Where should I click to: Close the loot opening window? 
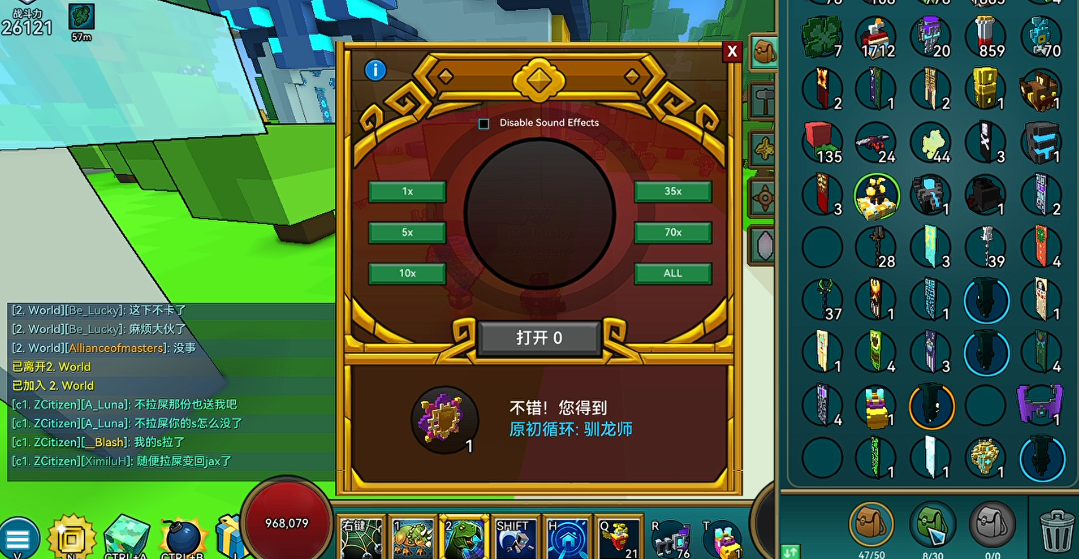(x=732, y=51)
